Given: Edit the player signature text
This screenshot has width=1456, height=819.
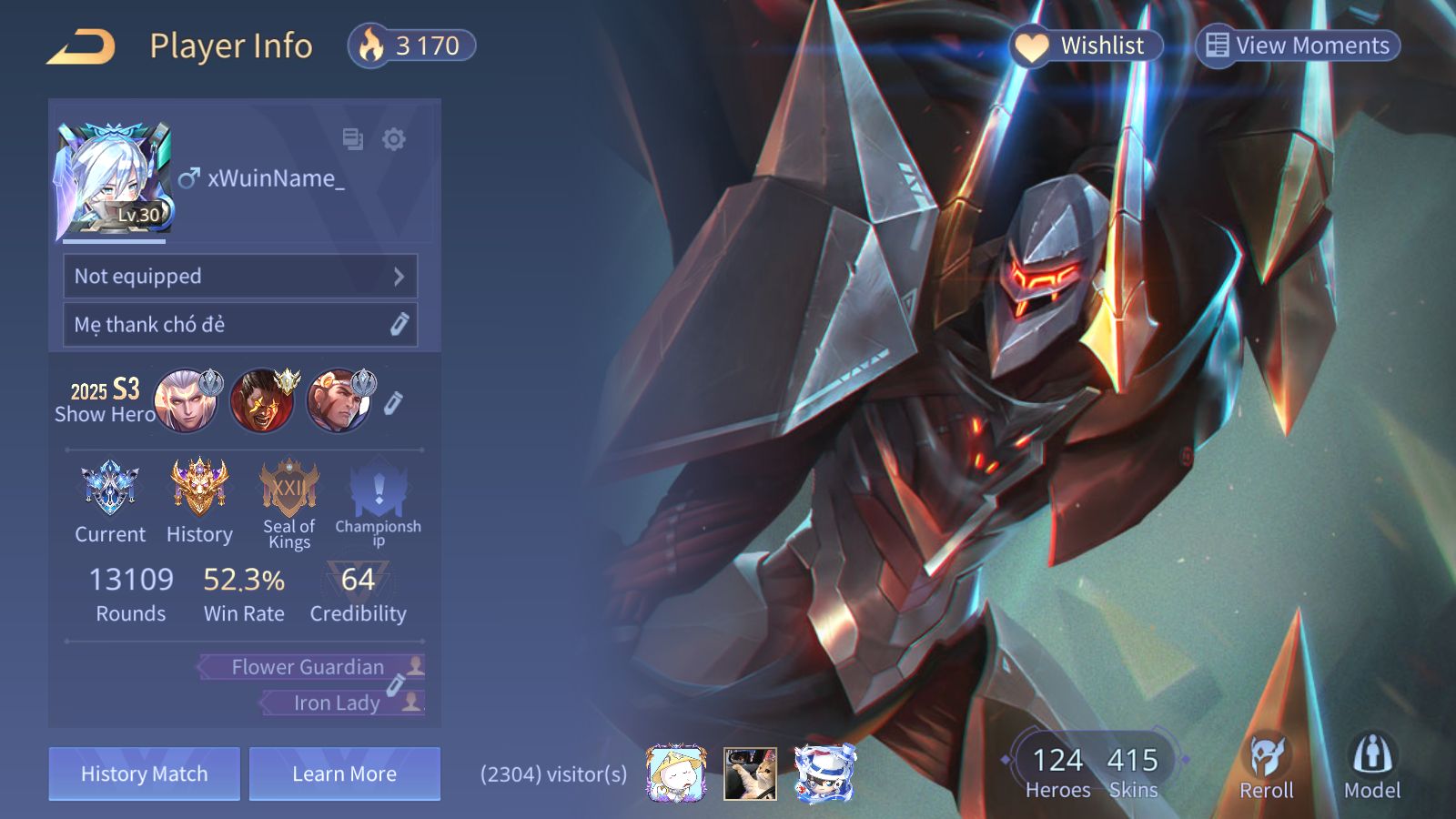Looking at the screenshot, I should (x=399, y=325).
